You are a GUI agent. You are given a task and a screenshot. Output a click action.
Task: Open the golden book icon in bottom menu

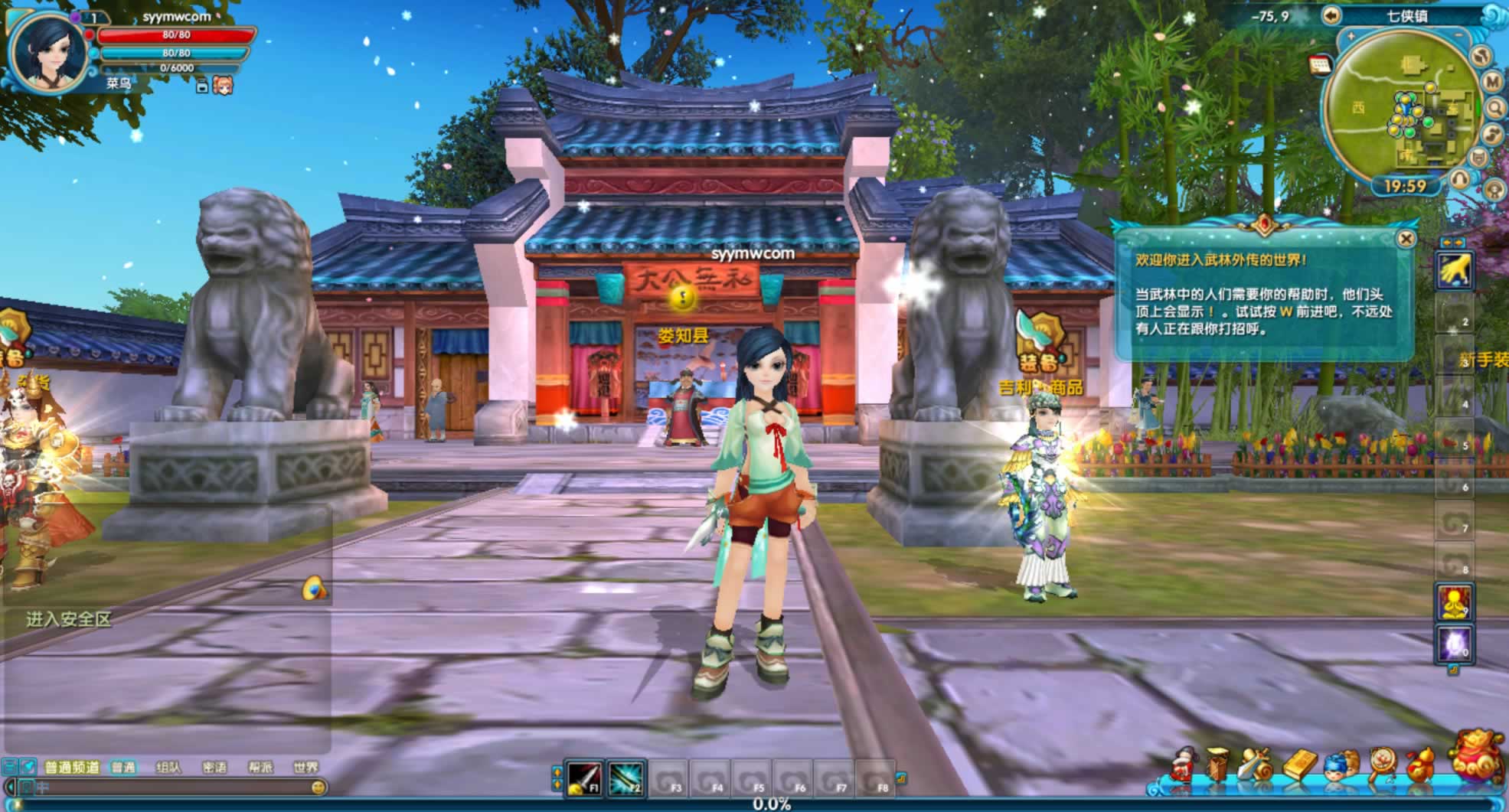tap(1298, 765)
